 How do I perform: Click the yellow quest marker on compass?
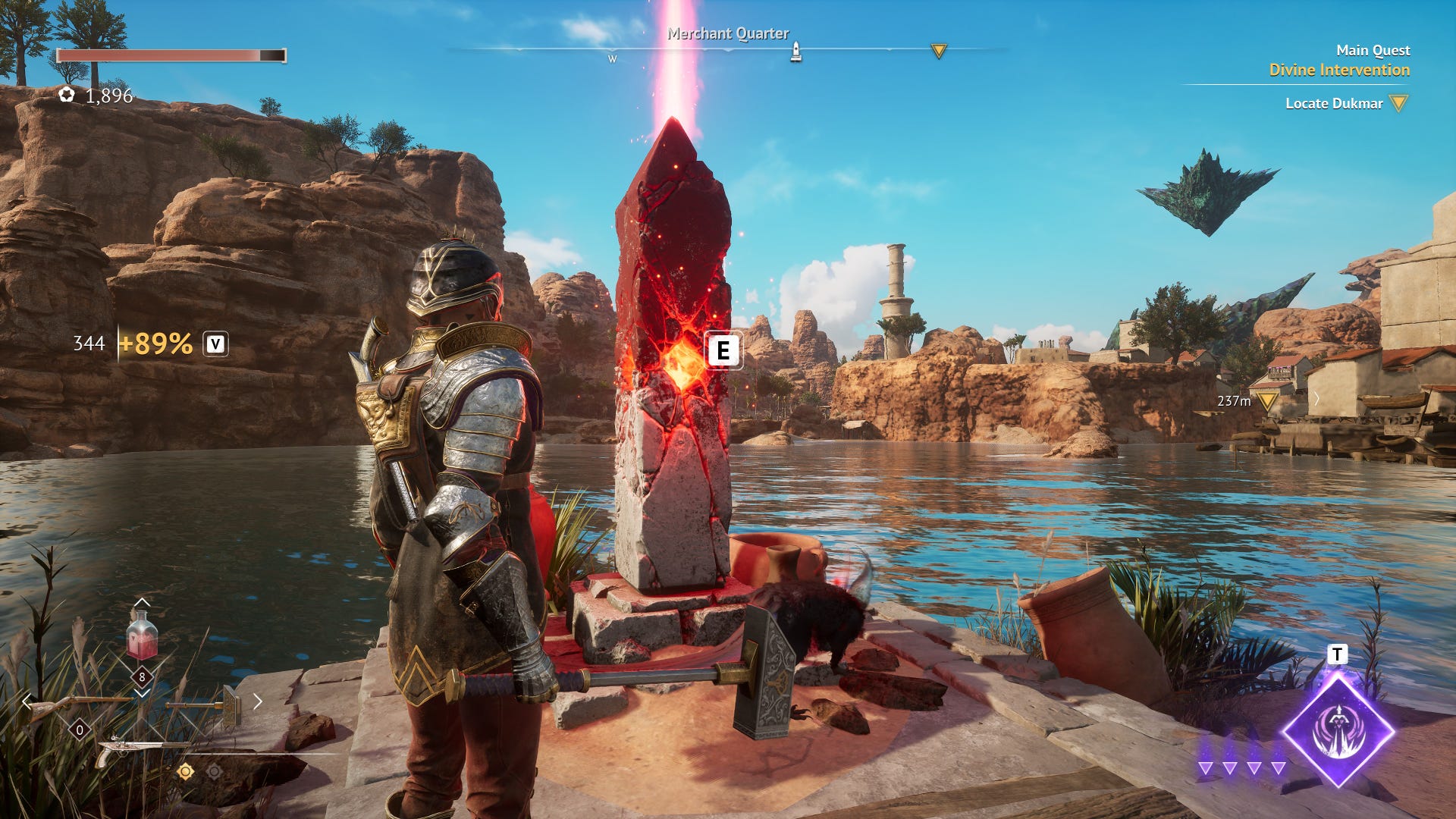(x=939, y=52)
